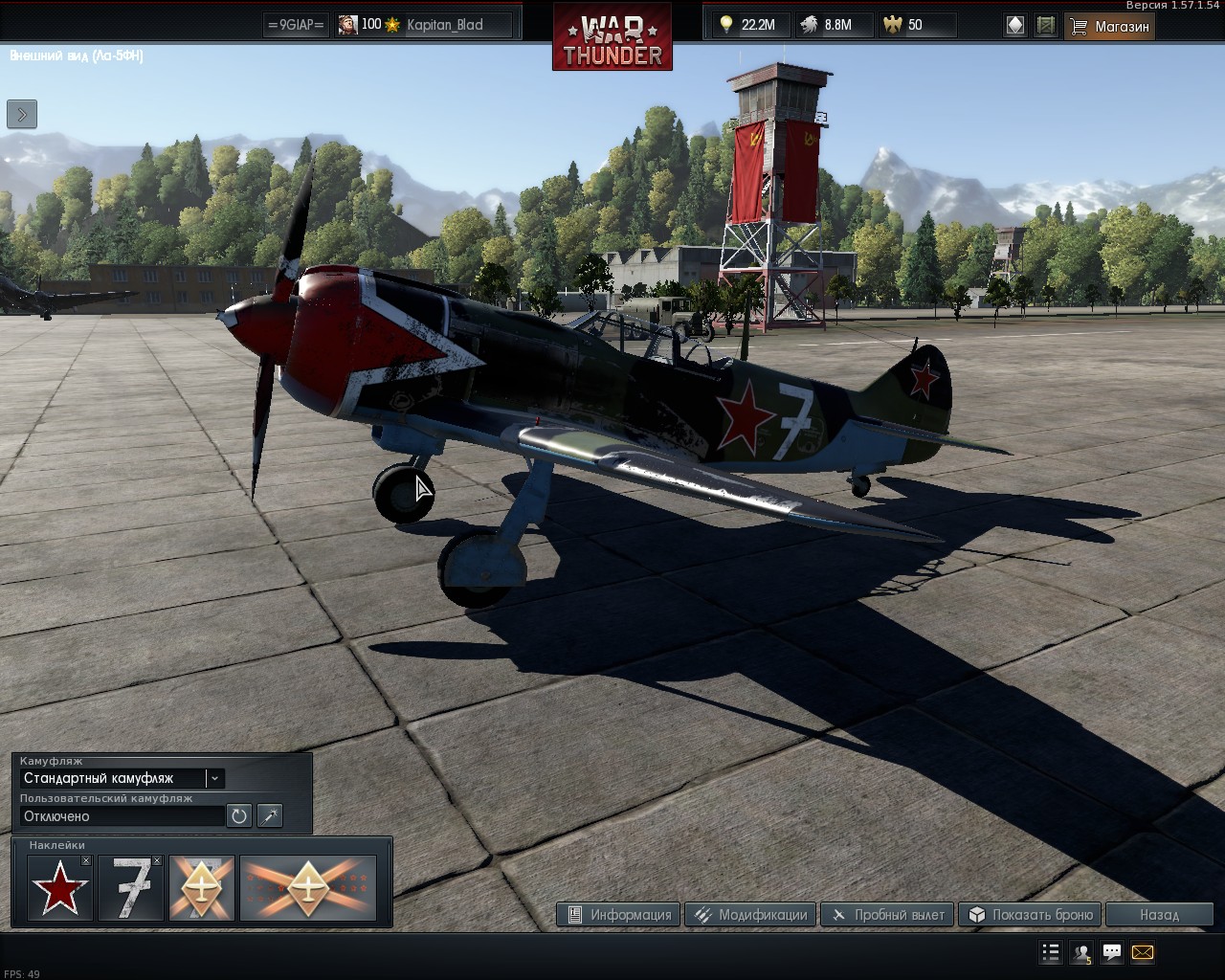Open the chat speech bubble
The height and width of the screenshot is (980, 1225).
1112,953
